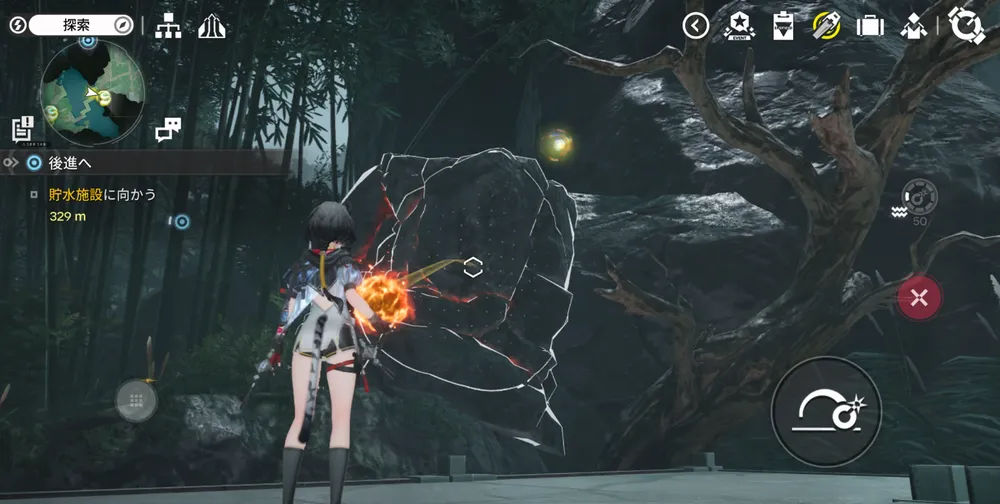Select the yellow-circled ticket icon

[x=826, y=26]
